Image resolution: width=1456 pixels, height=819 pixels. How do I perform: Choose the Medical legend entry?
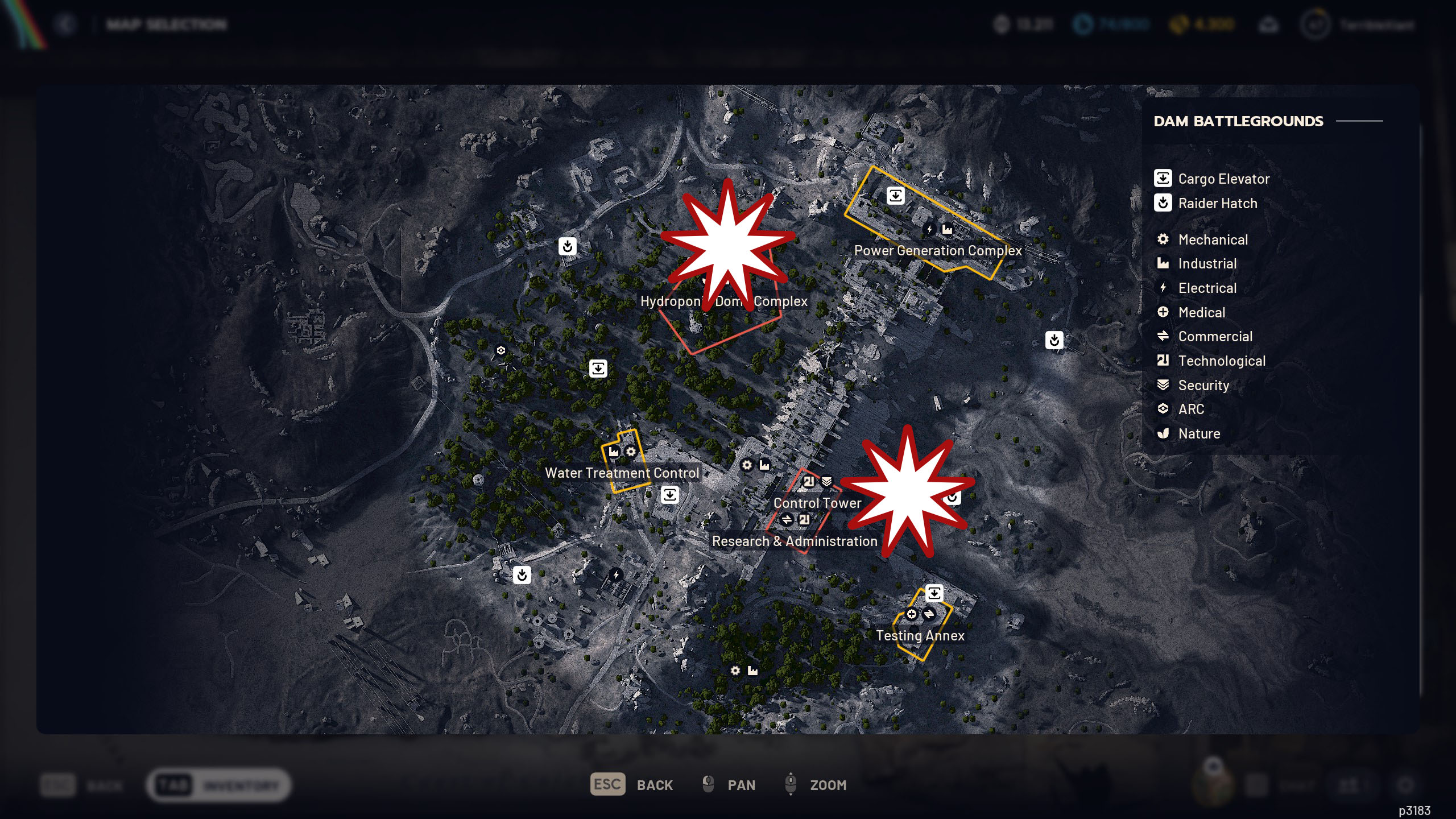pyautogui.click(x=1201, y=313)
